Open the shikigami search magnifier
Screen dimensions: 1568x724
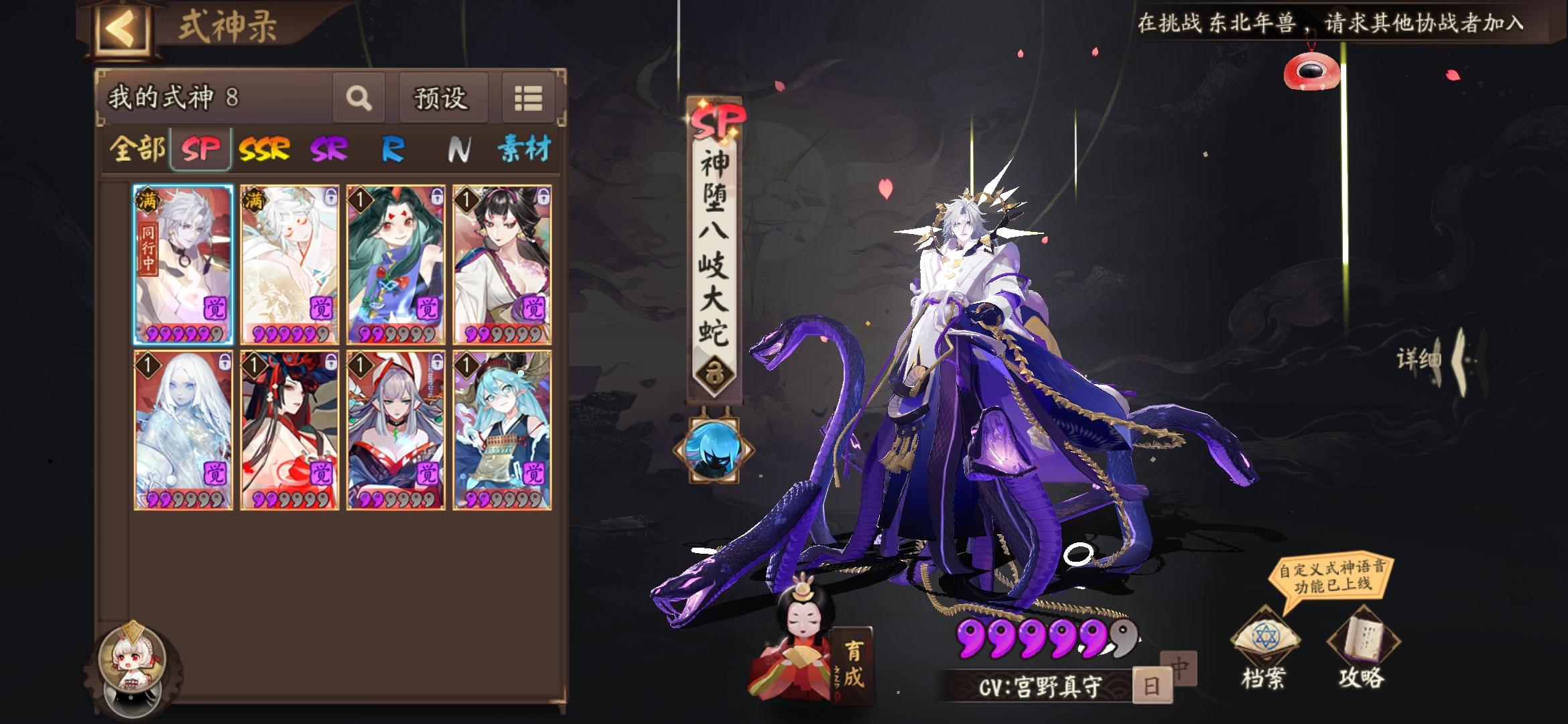359,99
